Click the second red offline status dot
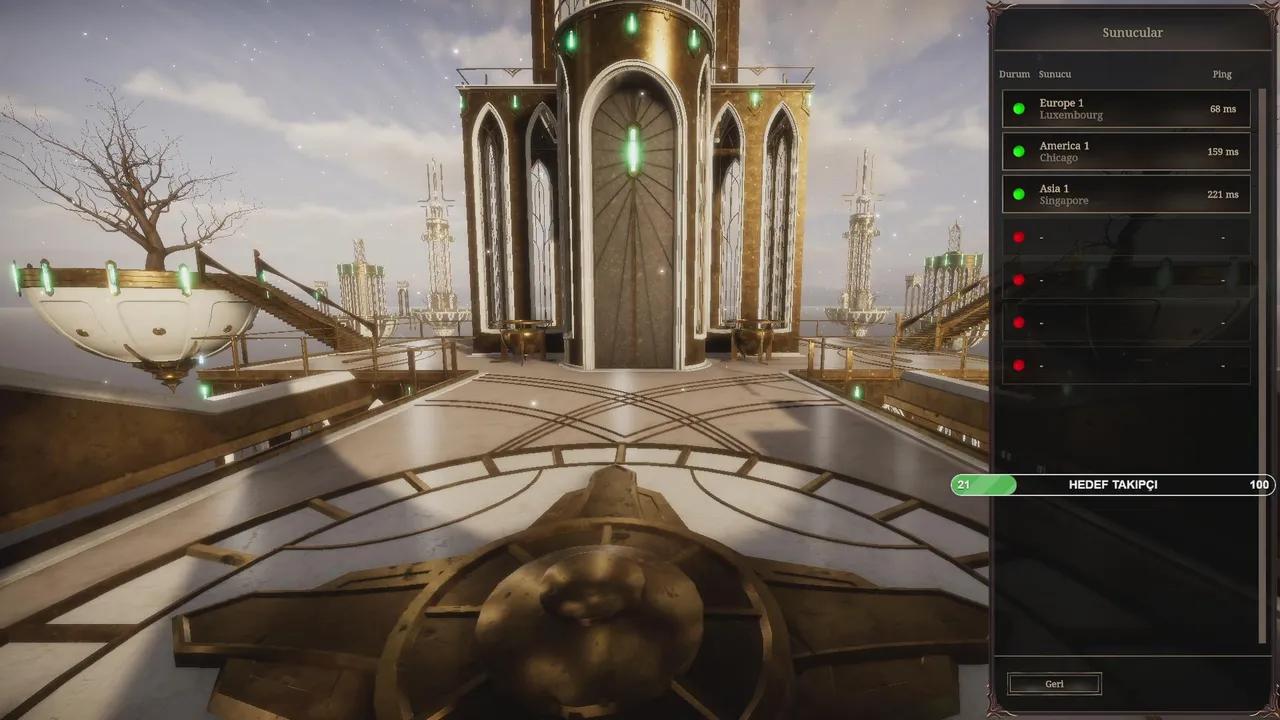This screenshot has height=720, width=1280. point(1019,279)
